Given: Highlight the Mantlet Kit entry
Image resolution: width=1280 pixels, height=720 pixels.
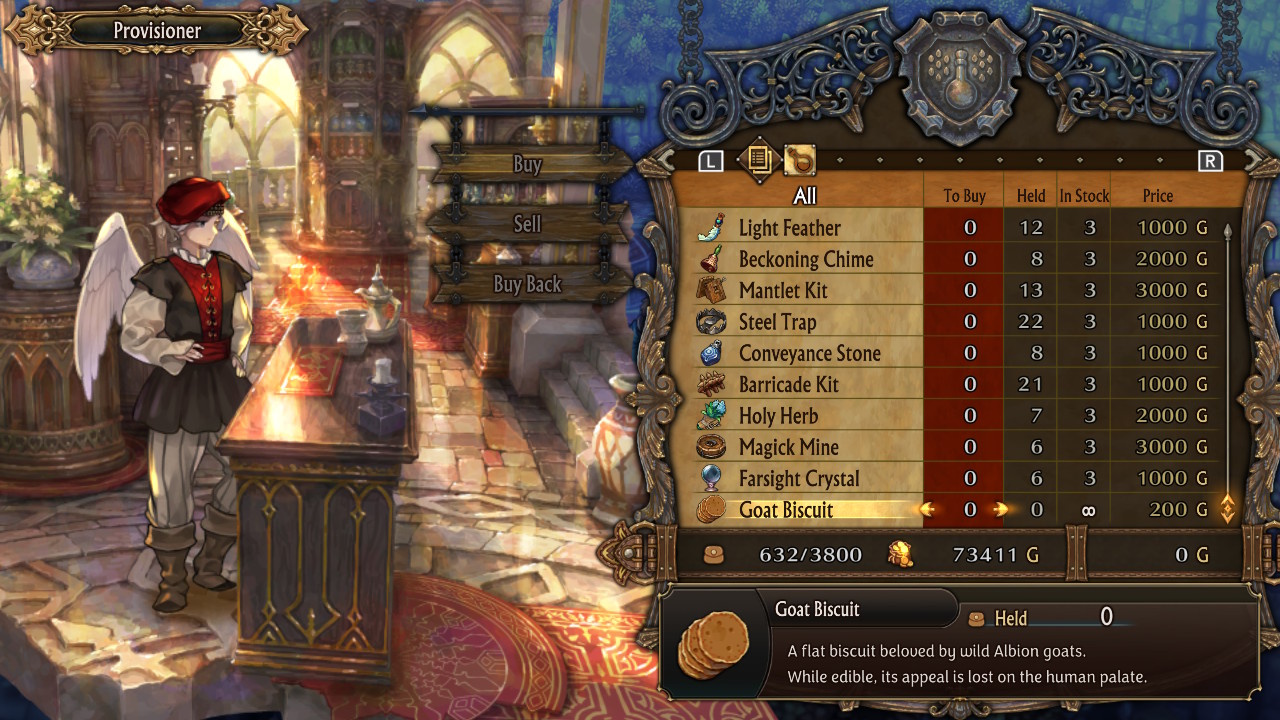Looking at the screenshot, I should [783, 291].
